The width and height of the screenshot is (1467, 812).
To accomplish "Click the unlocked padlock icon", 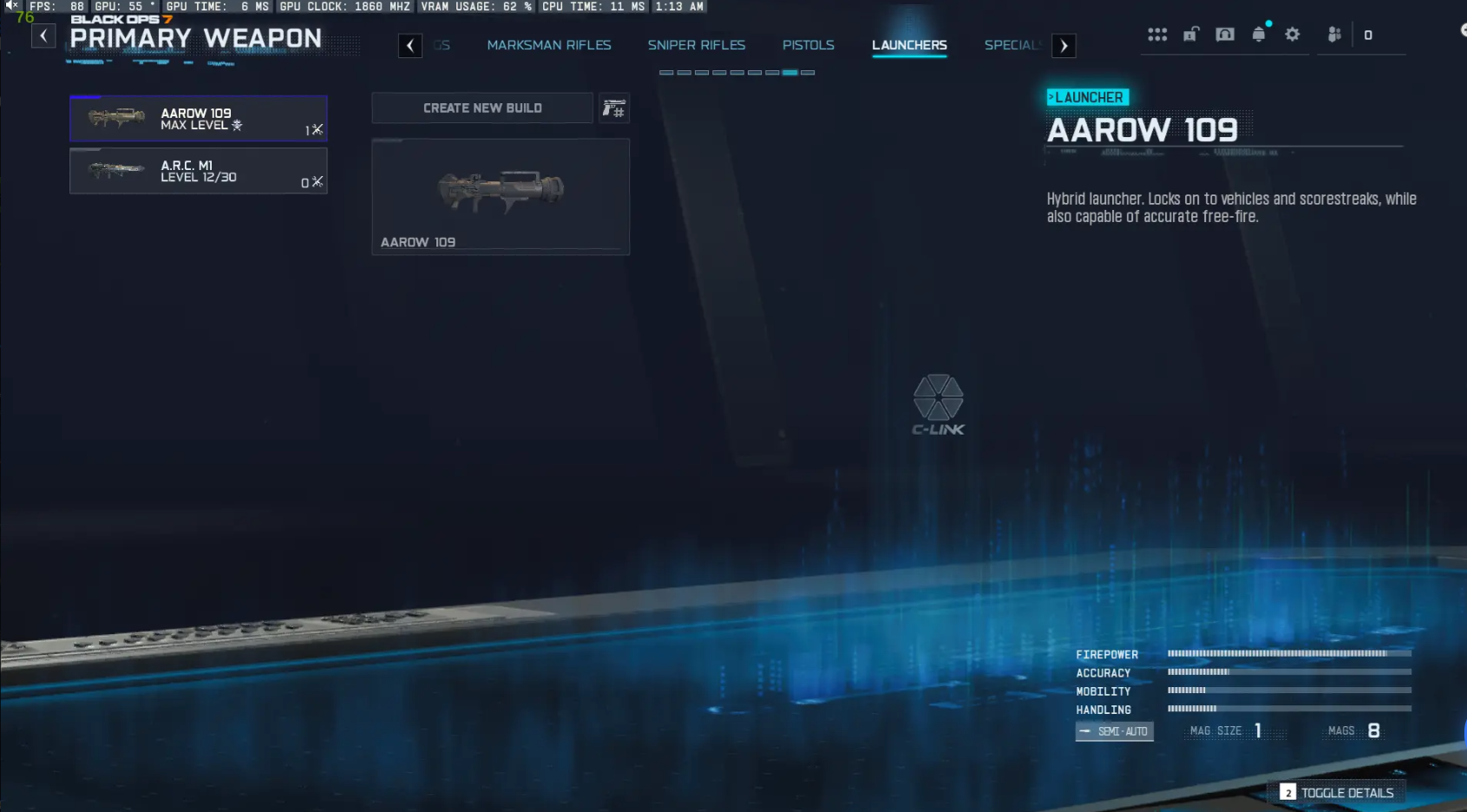I will tap(1191, 34).
